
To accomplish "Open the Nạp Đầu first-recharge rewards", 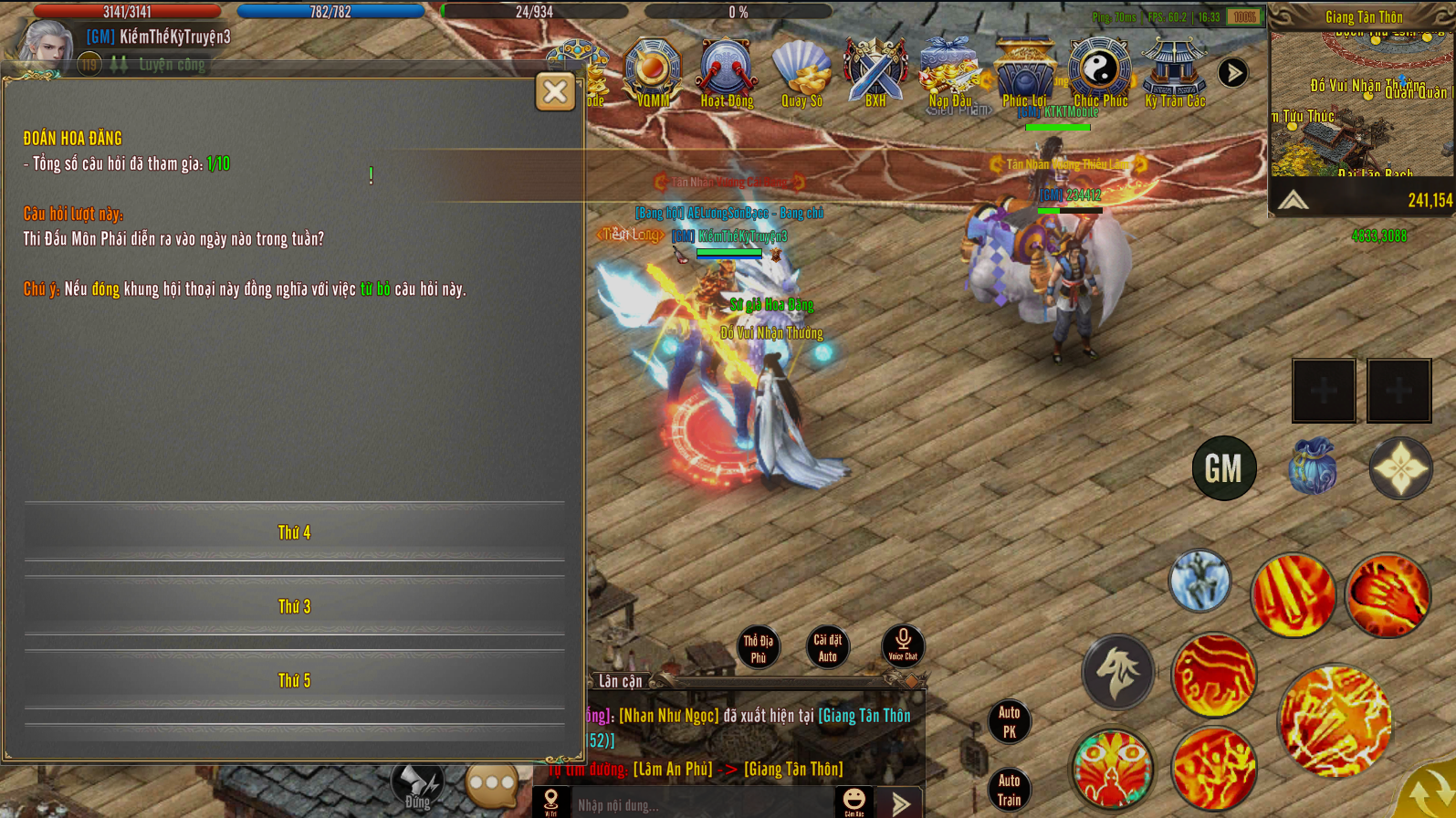I will [950, 72].
